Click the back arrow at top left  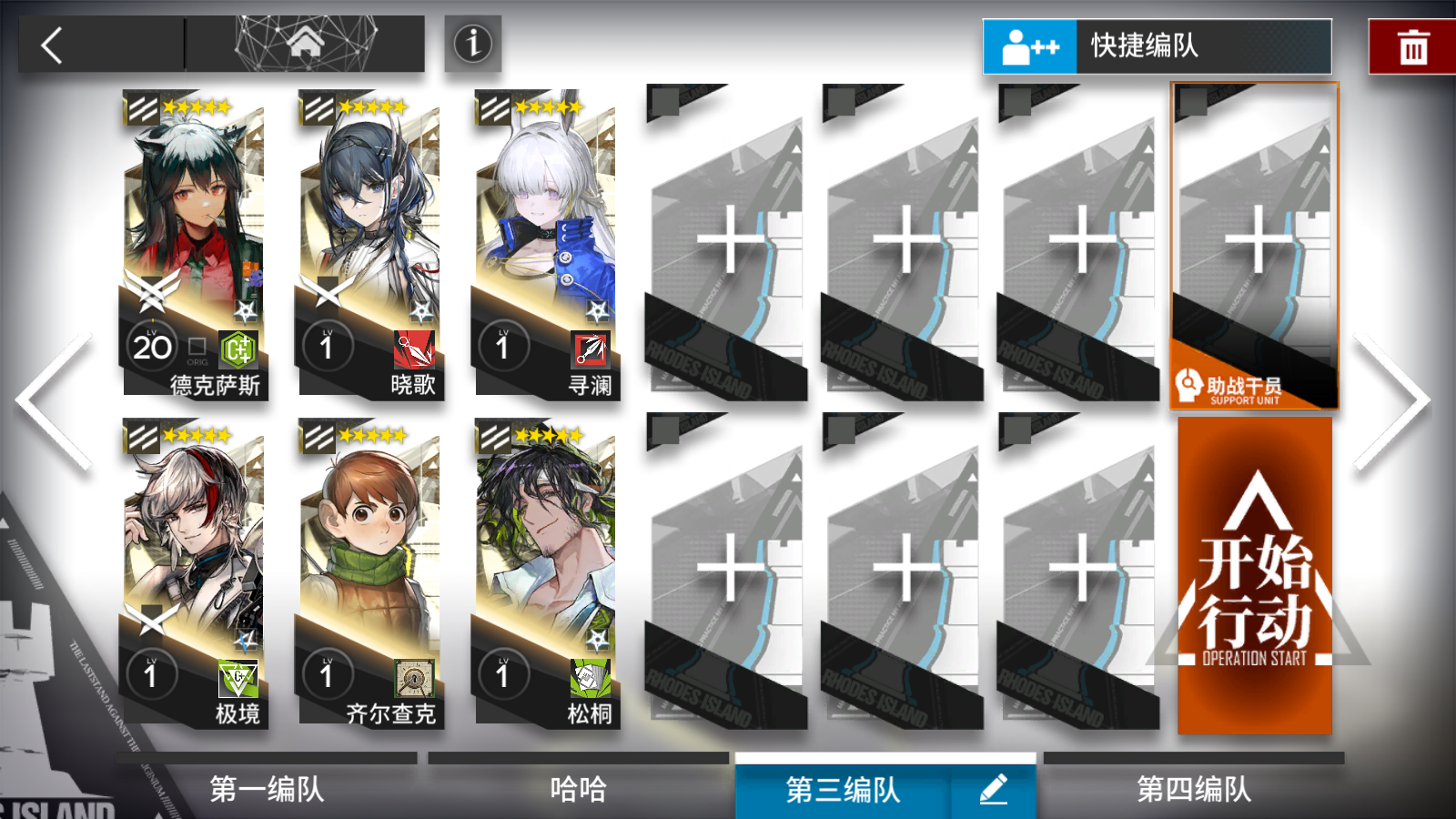pos(50,44)
